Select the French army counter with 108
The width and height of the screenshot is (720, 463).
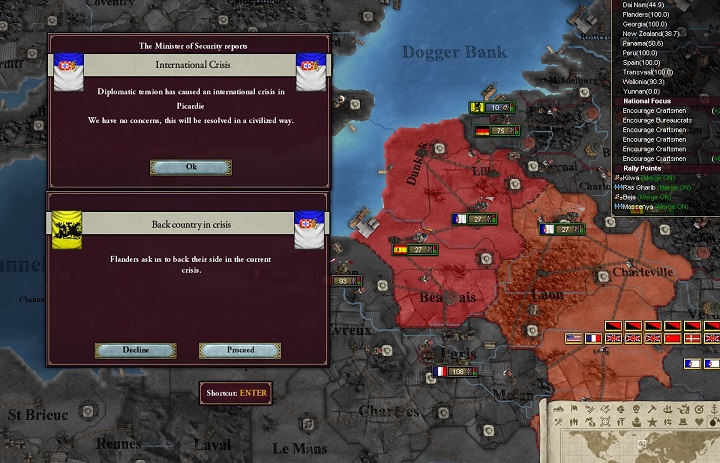[452, 372]
